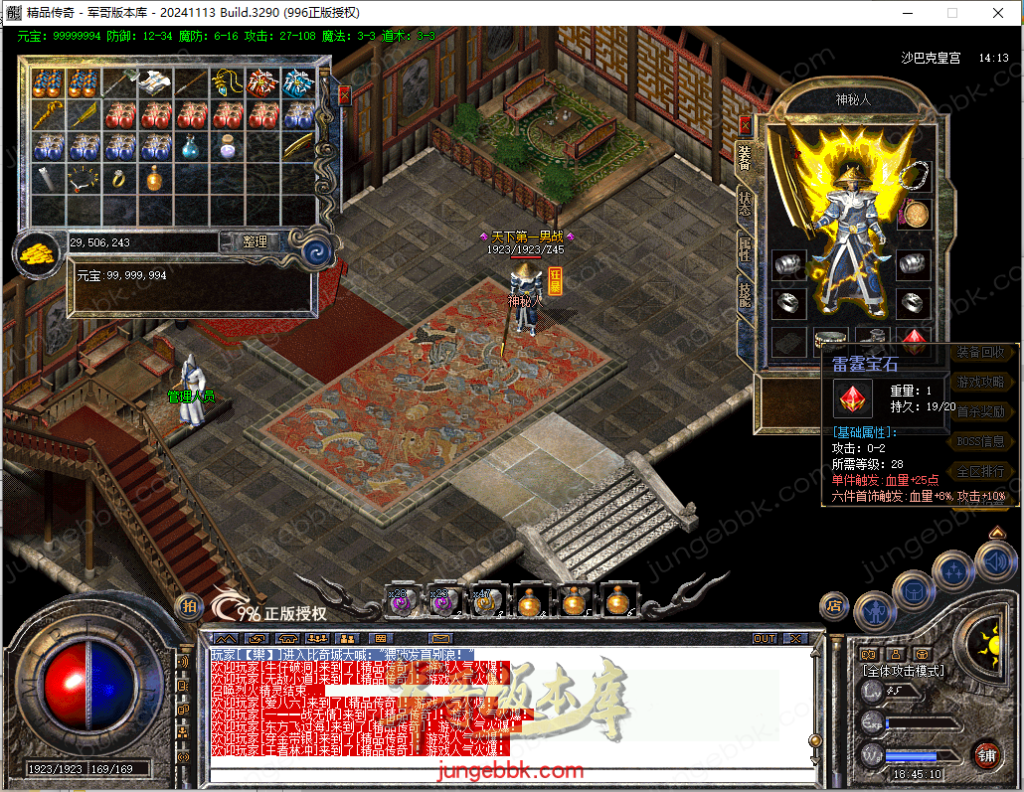
Task: Open the 店 shop button
Action: click(x=833, y=604)
